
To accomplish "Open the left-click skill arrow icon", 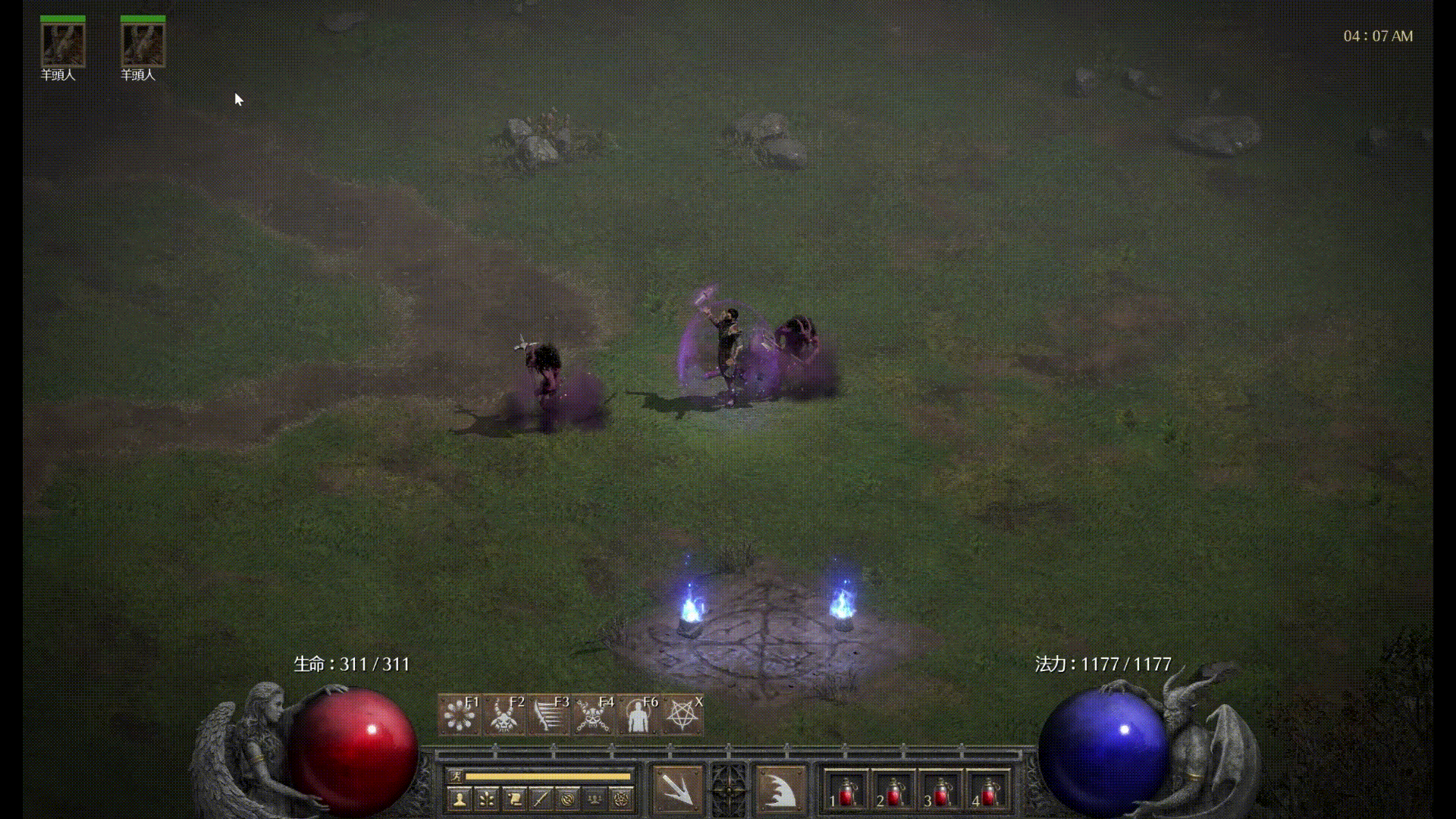I will (x=677, y=790).
